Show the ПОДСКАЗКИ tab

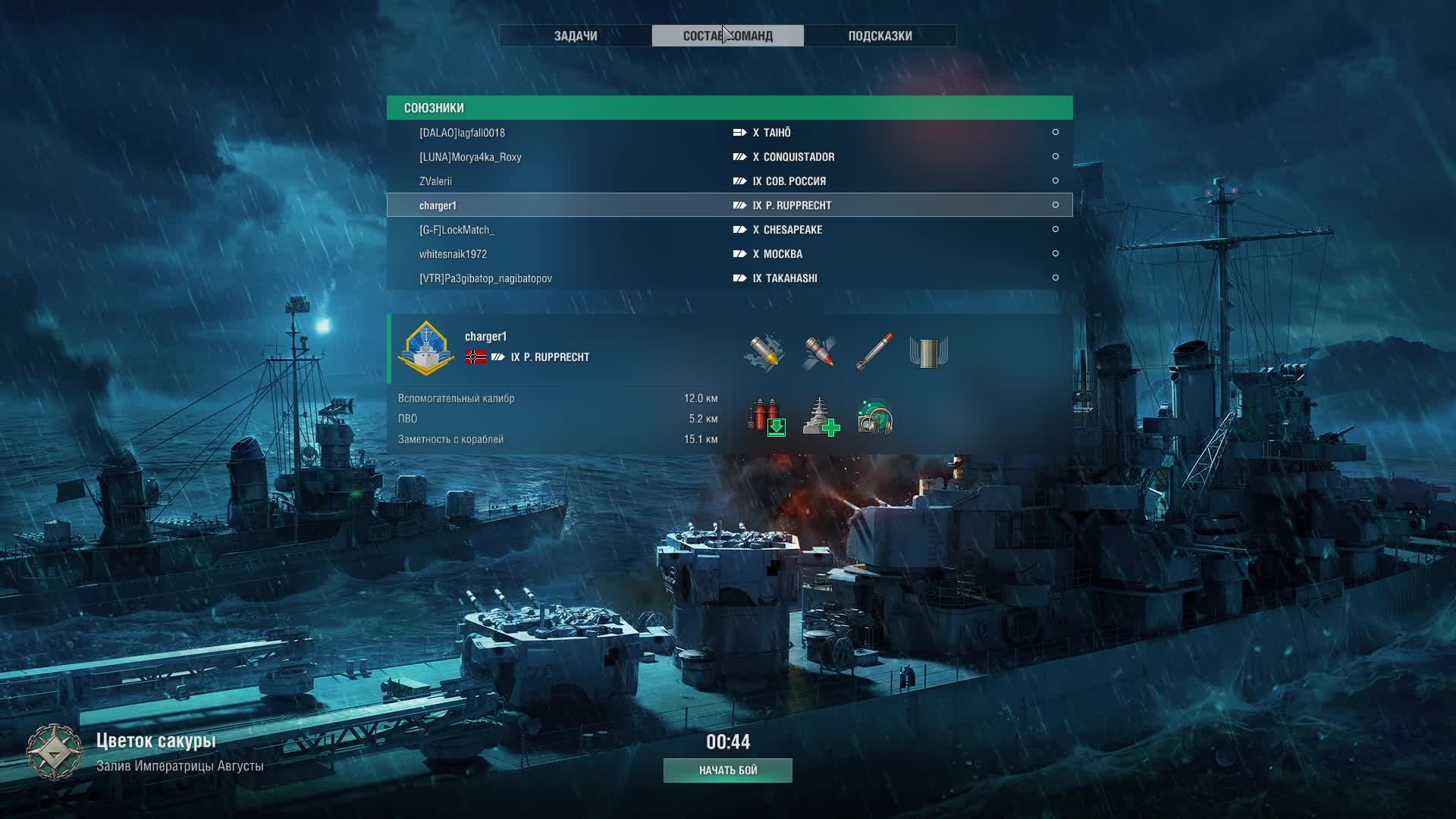point(880,36)
